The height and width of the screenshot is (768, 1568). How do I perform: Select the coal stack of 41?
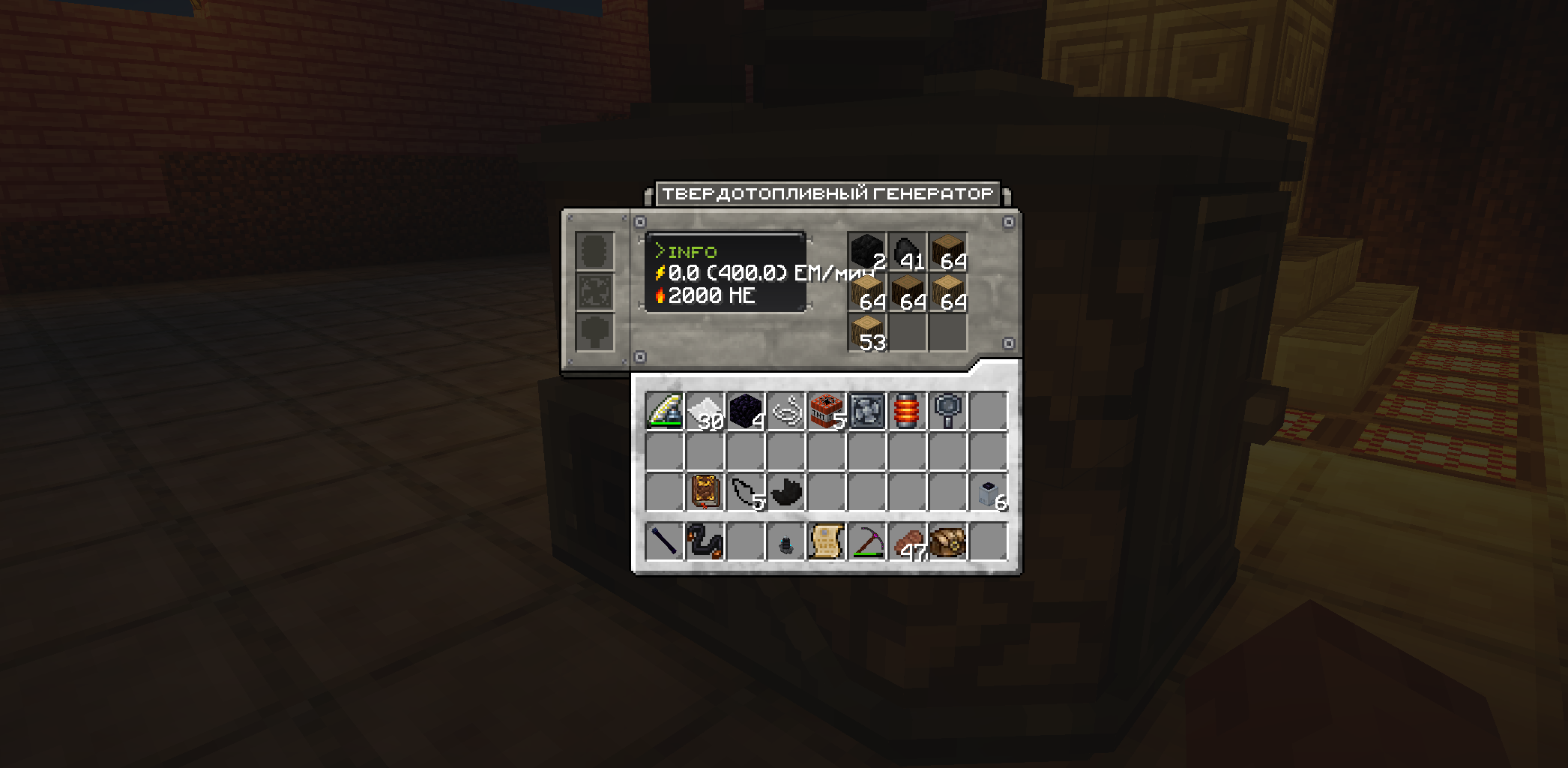(x=908, y=251)
